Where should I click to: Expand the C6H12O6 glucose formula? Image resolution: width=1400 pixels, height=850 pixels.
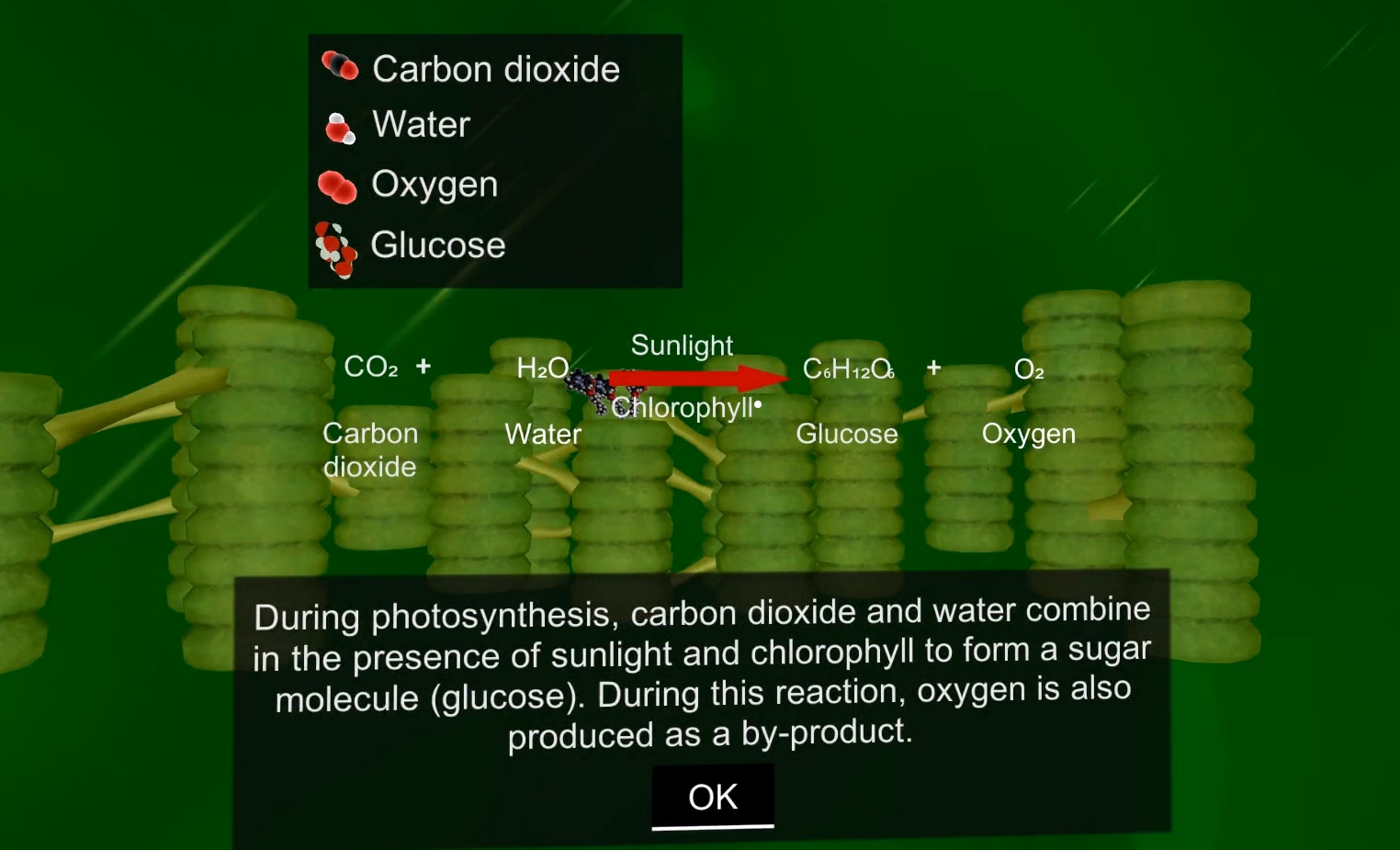(x=849, y=370)
